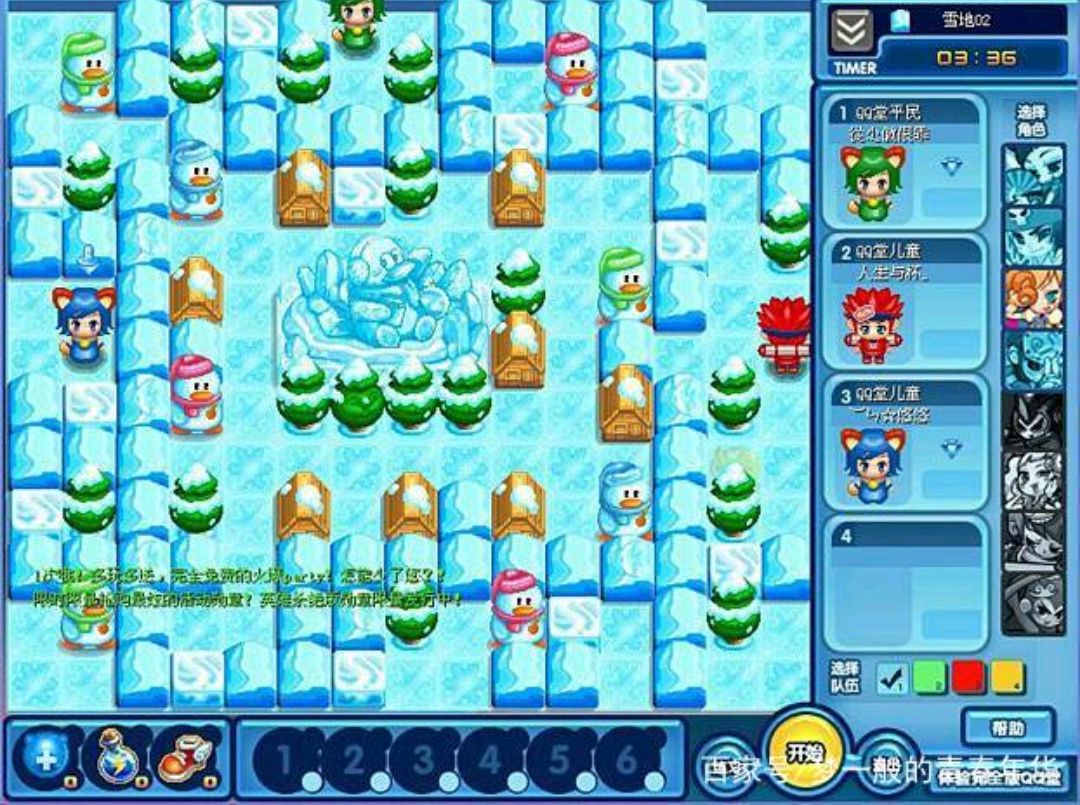Viewport: 1080px width, 805px height.
Task: Select player 3 slot with blue-haired character
Action: click(903, 442)
